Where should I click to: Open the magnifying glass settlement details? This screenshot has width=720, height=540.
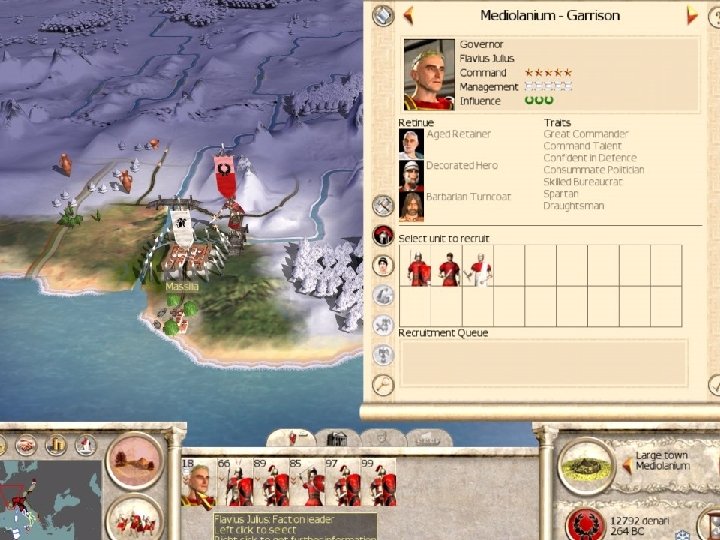[x=383, y=385]
